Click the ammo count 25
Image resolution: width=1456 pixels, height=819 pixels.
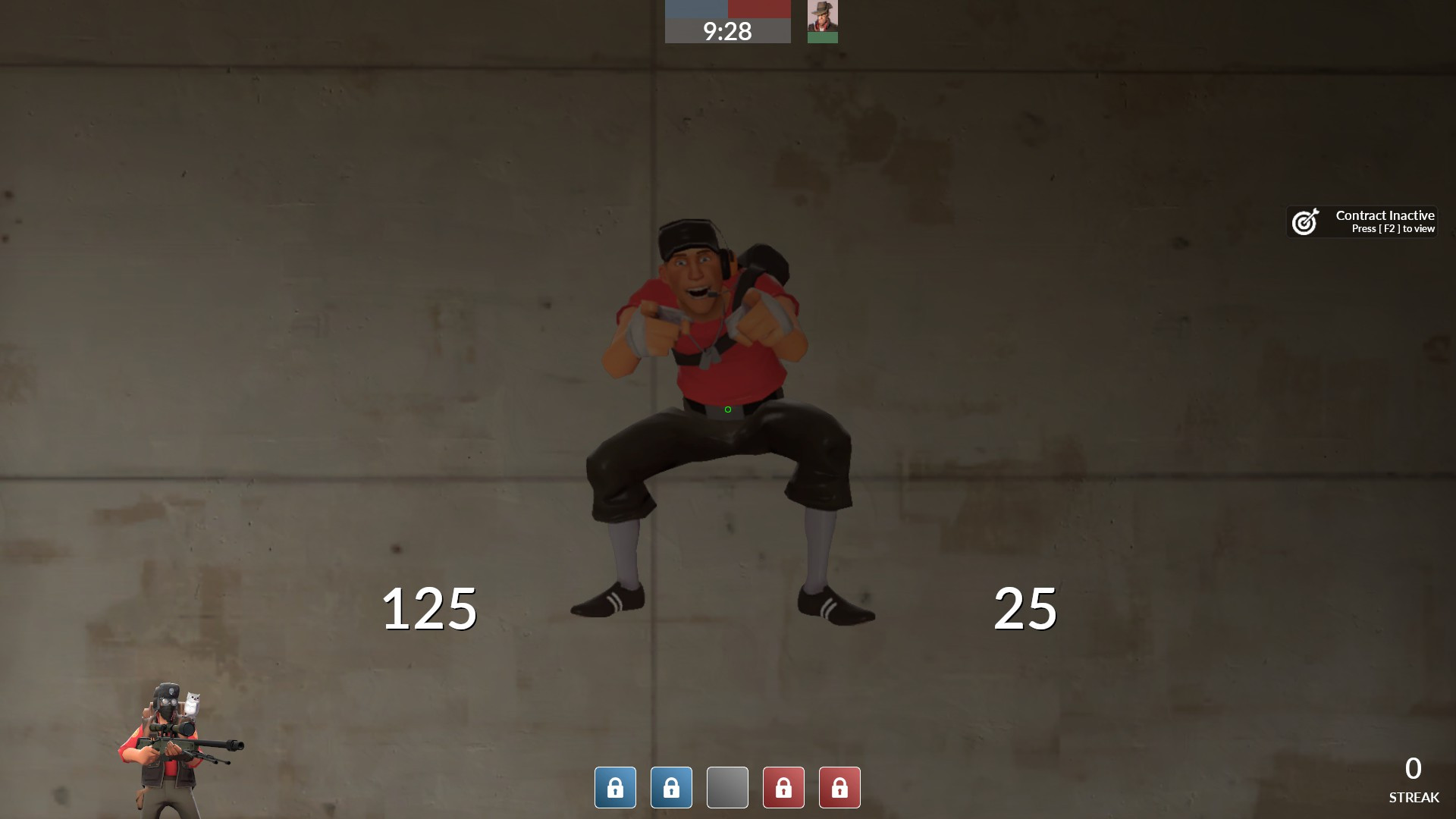[x=1025, y=608]
